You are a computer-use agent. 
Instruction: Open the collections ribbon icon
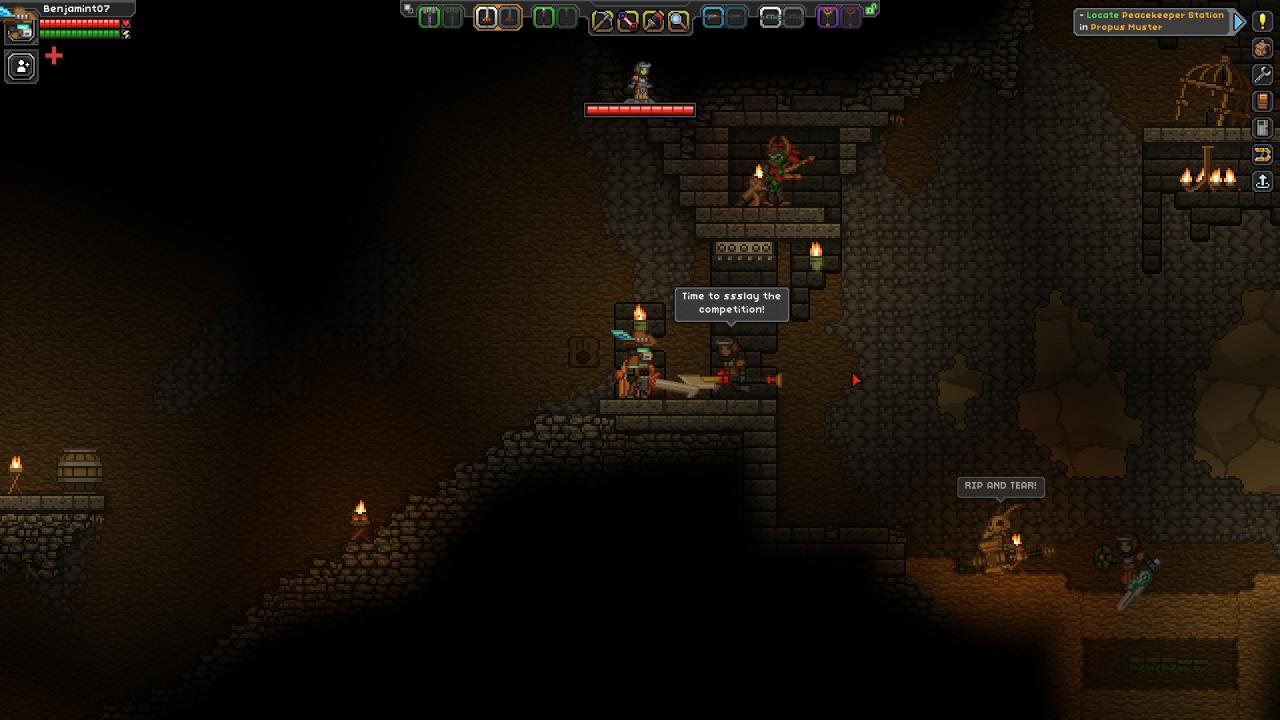(1262, 154)
